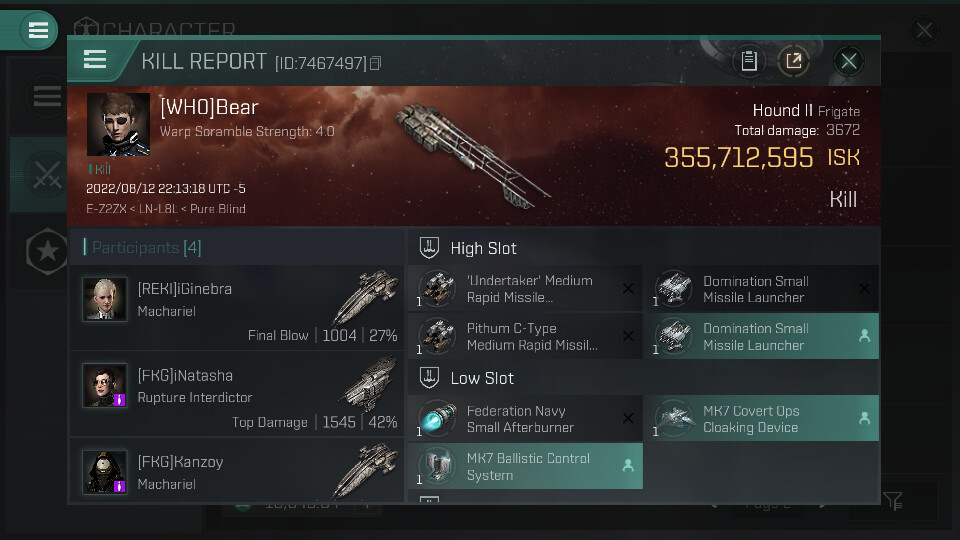Select participant [FKG]iNatasha row

(x=237, y=395)
